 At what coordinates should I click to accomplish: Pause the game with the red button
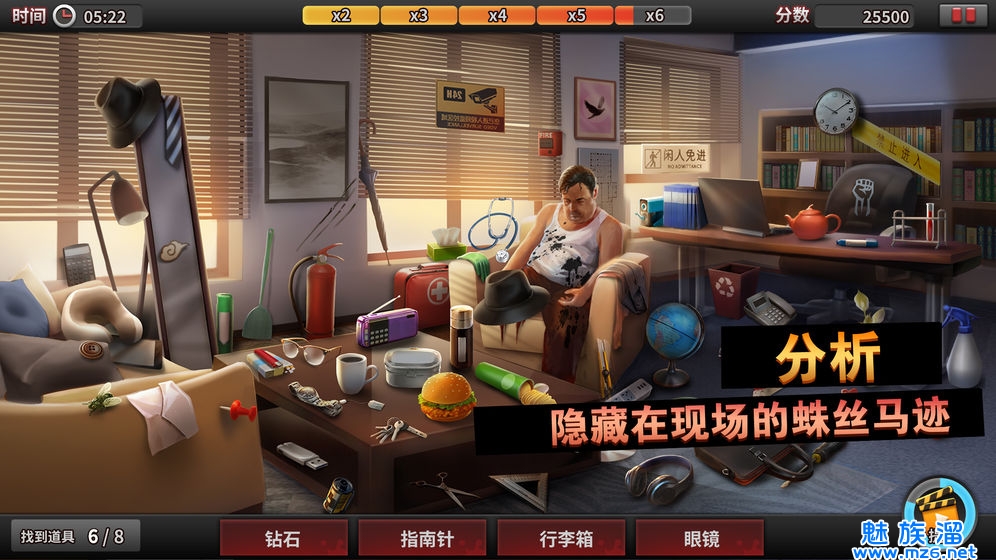pos(963,16)
